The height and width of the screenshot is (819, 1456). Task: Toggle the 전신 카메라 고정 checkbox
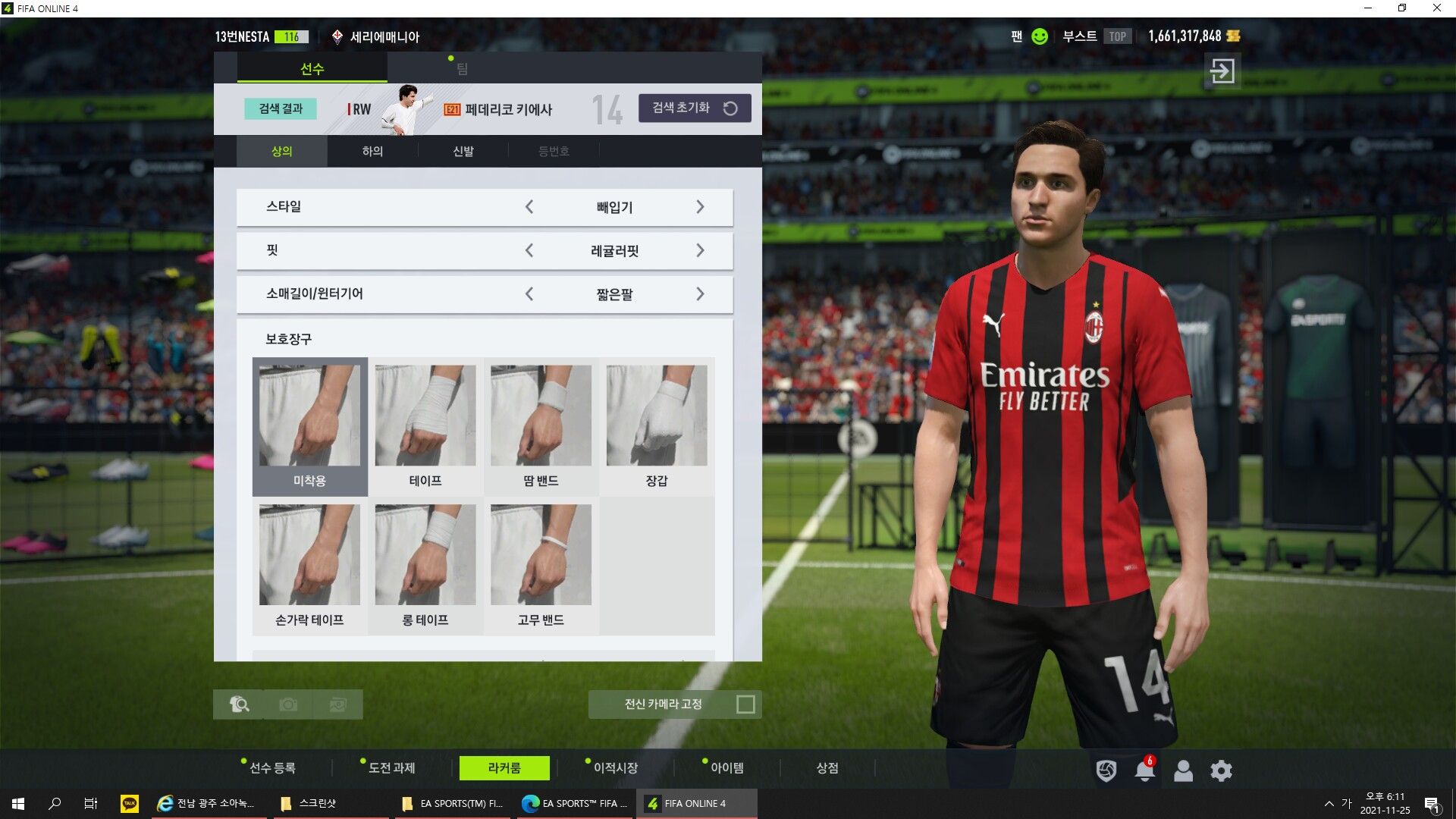pyautogui.click(x=745, y=704)
